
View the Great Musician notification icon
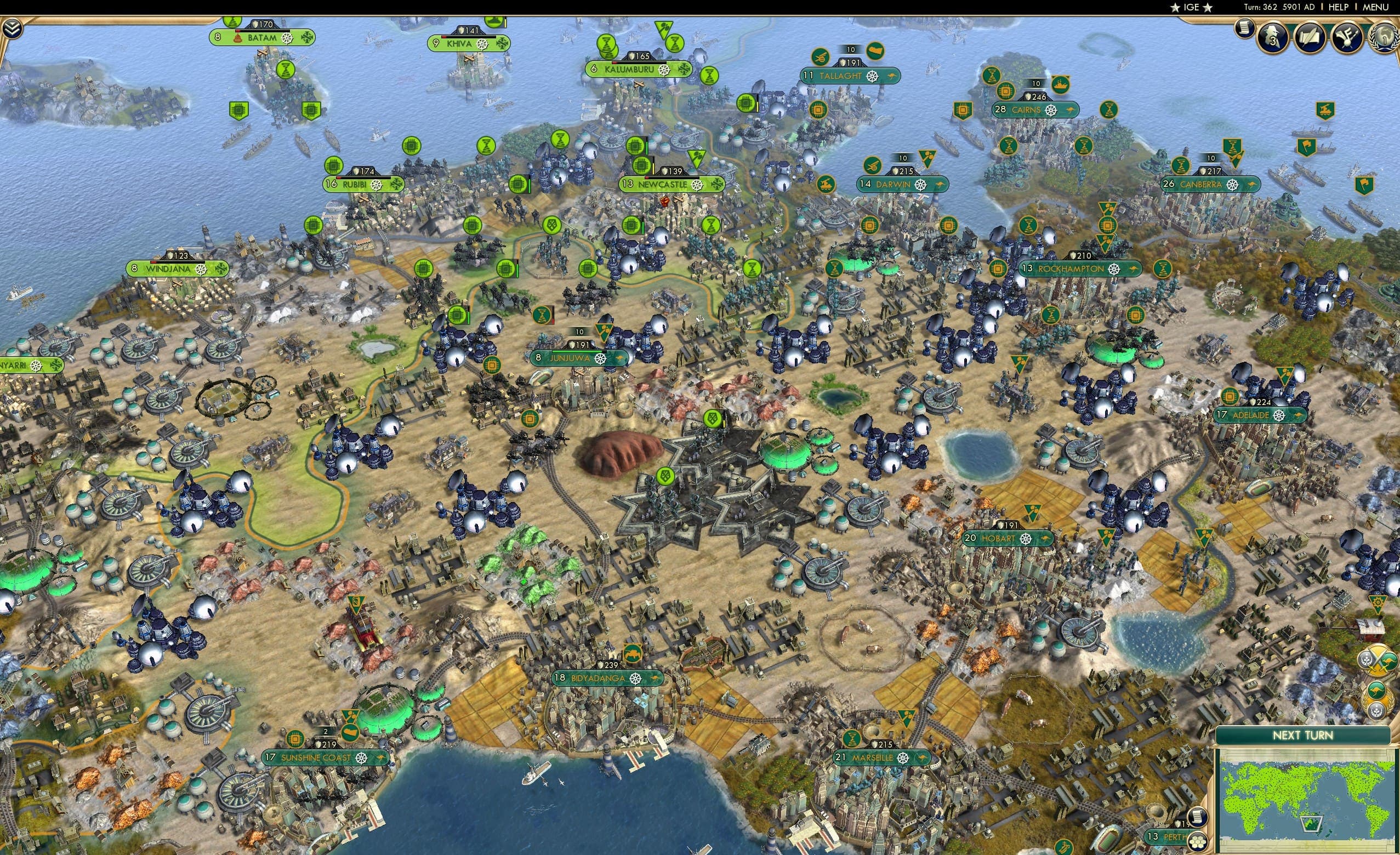(x=1347, y=38)
